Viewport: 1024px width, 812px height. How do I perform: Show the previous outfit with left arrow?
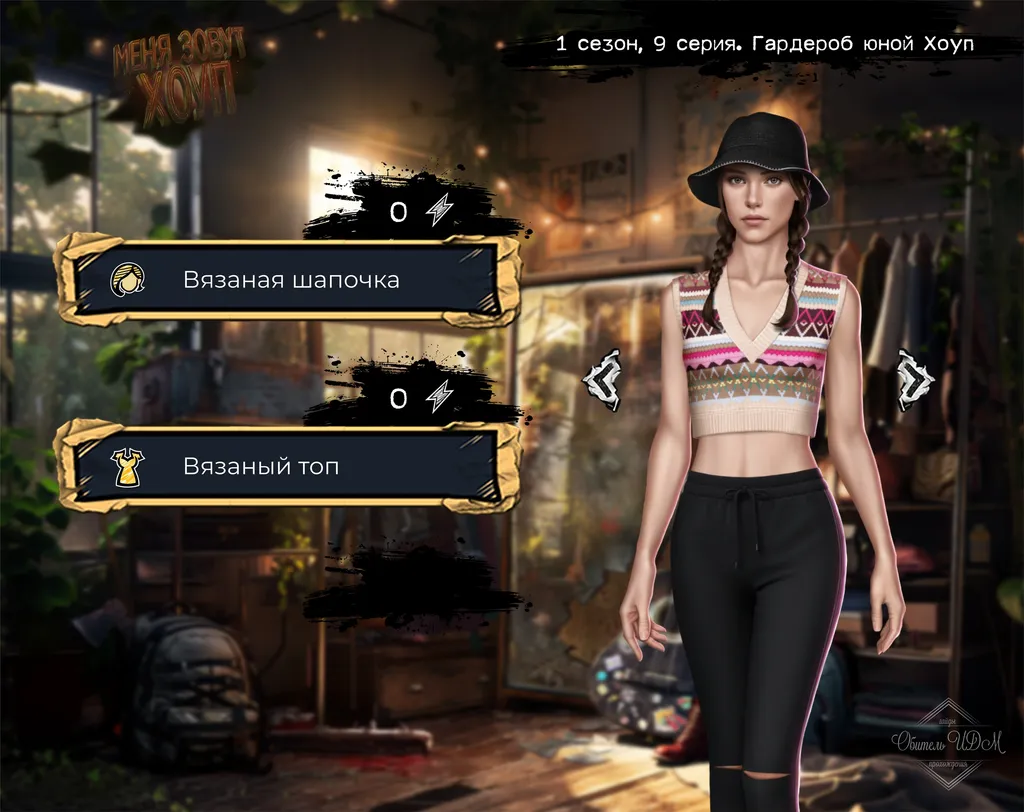click(x=603, y=380)
